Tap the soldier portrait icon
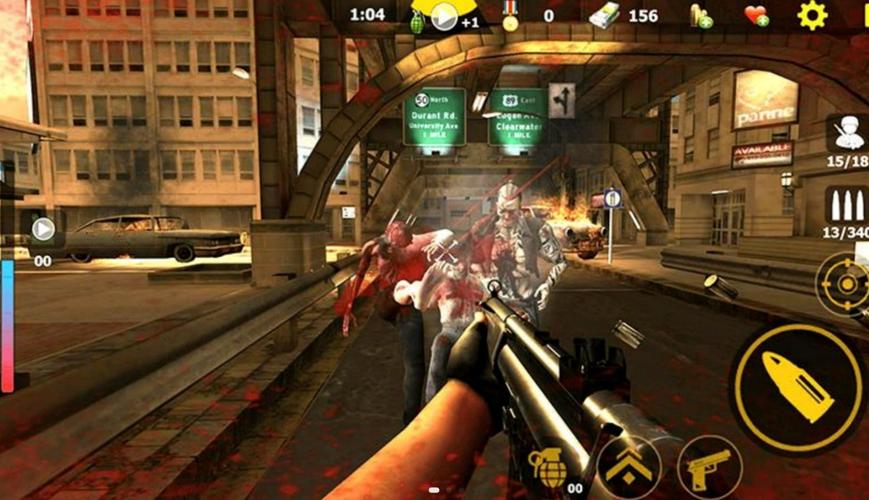The image size is (869, 500). [846, 133]
